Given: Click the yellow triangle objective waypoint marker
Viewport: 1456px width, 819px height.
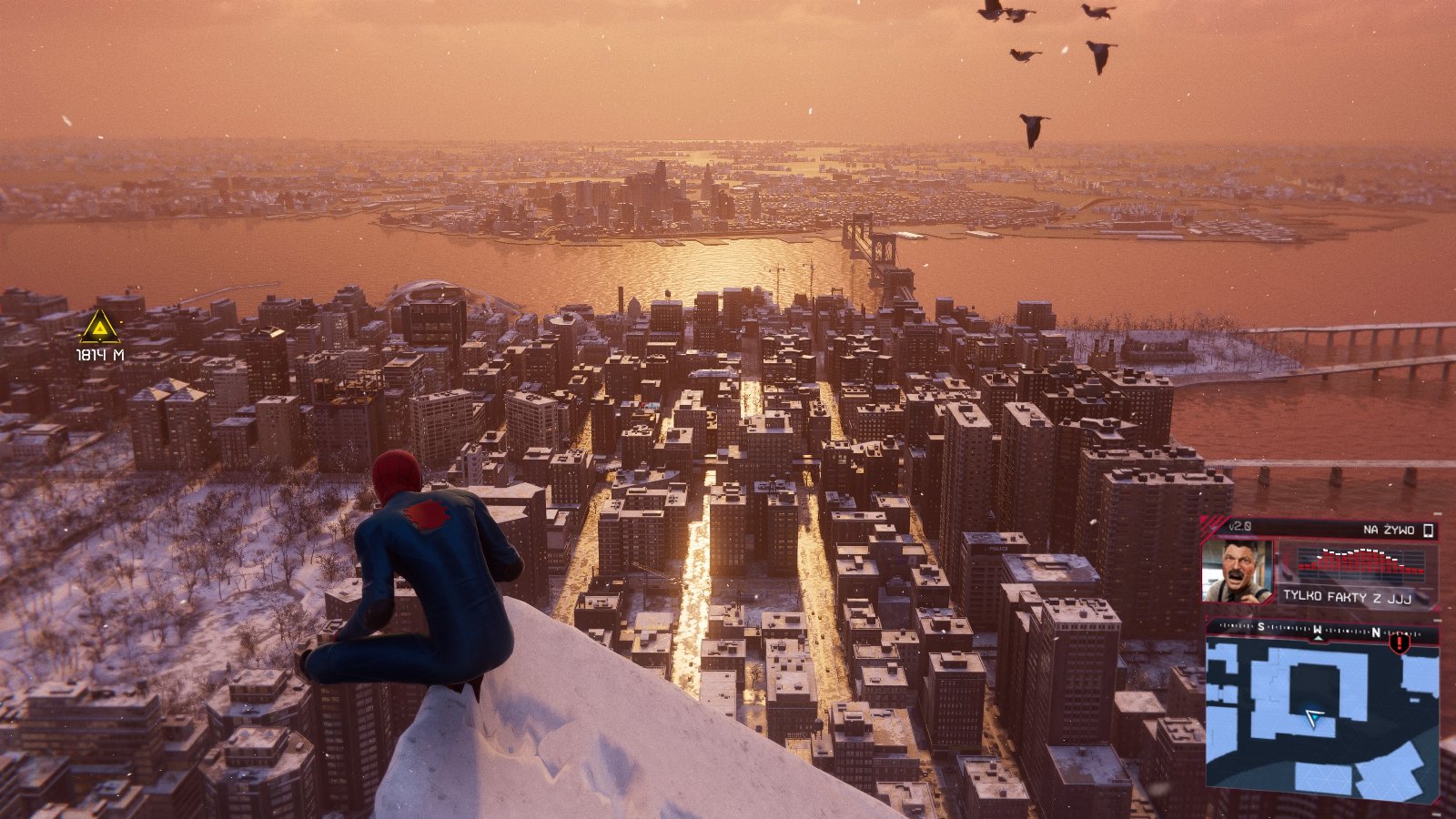Looking at the screenshot, I should point(99,327).
